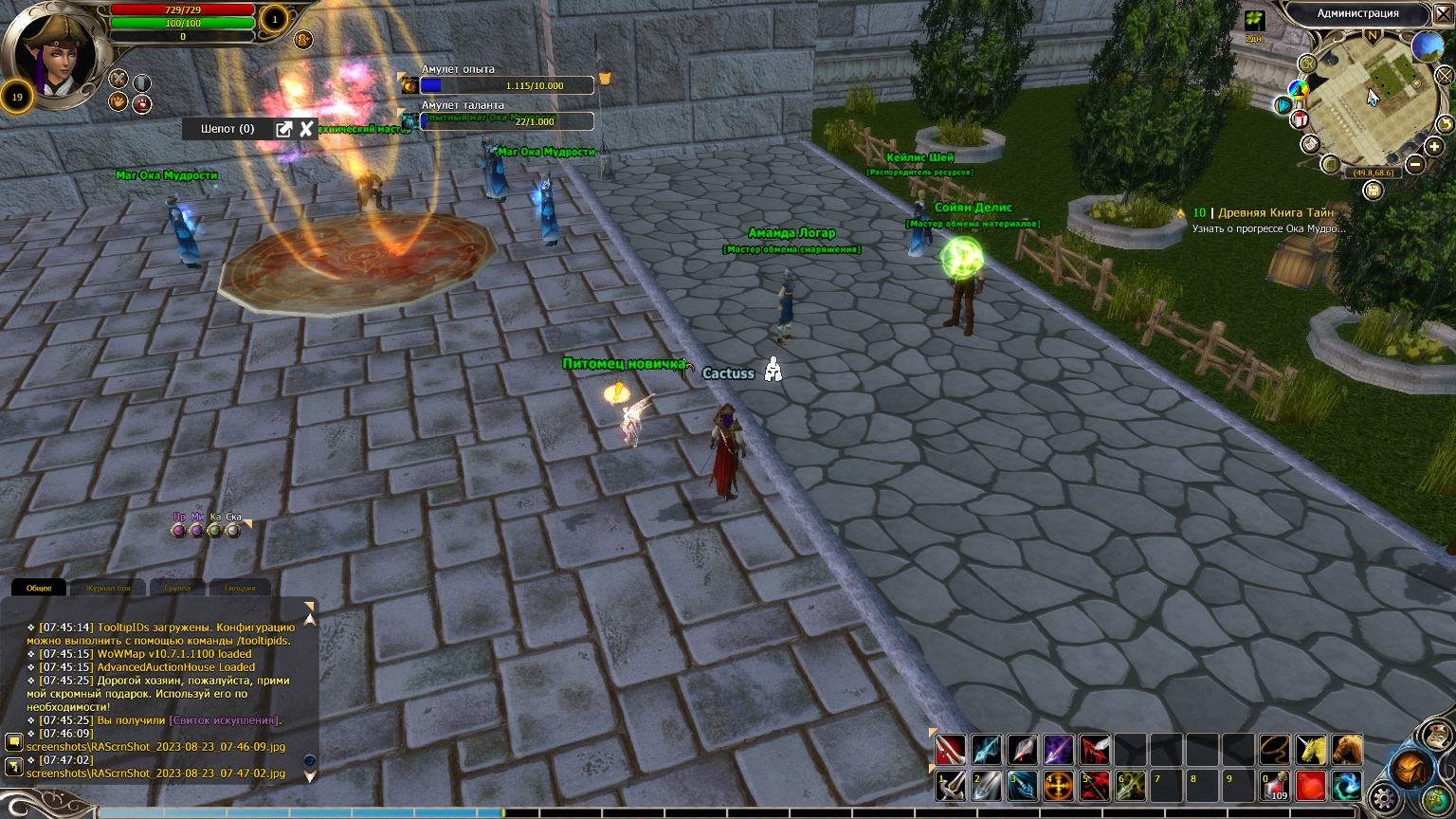Use the rope item on the hotbar
1456x819 pixels.
tap(1275, 750)
